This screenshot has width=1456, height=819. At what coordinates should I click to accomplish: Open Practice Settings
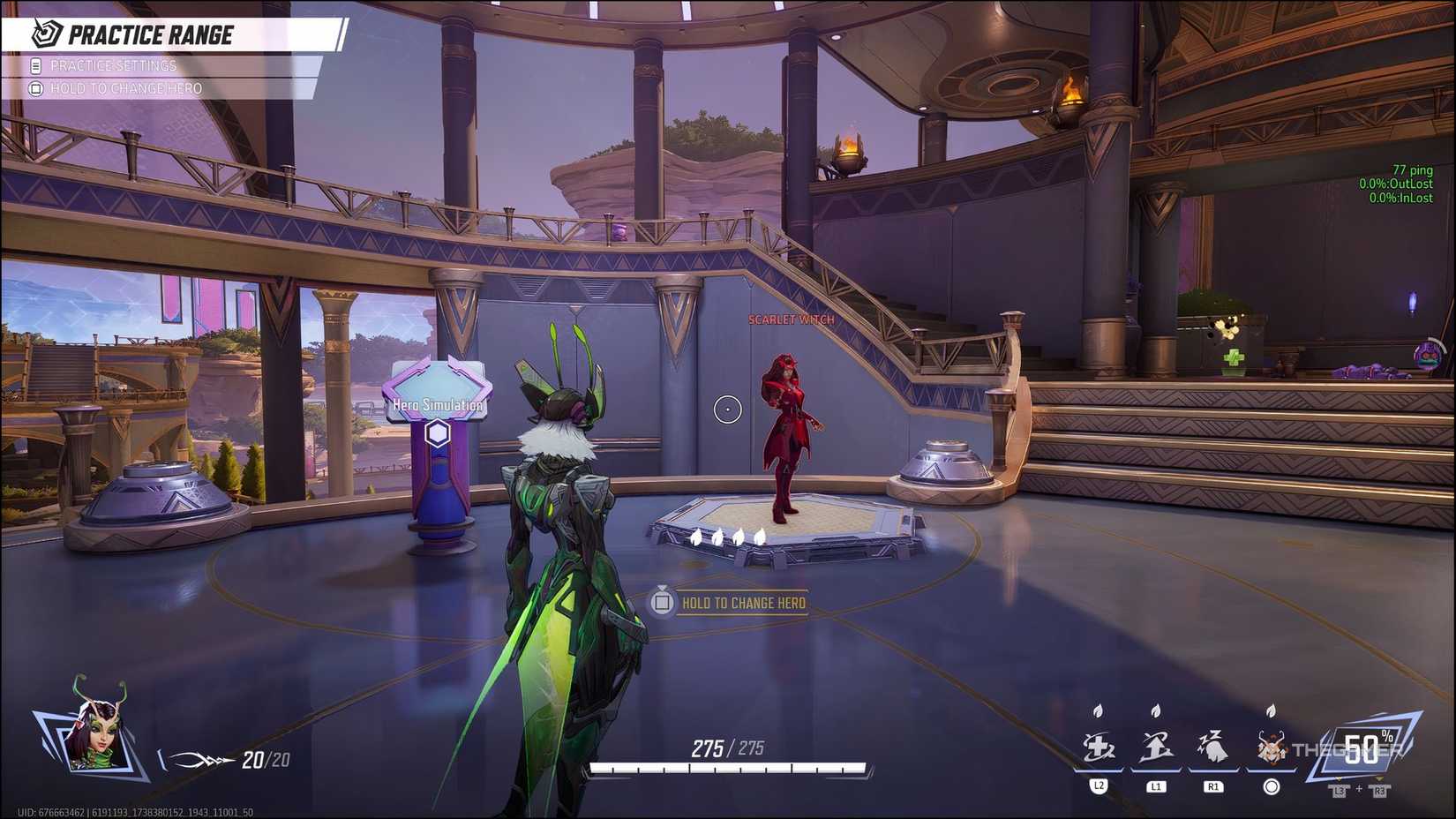pyautogui.click(x=113, y=64)
